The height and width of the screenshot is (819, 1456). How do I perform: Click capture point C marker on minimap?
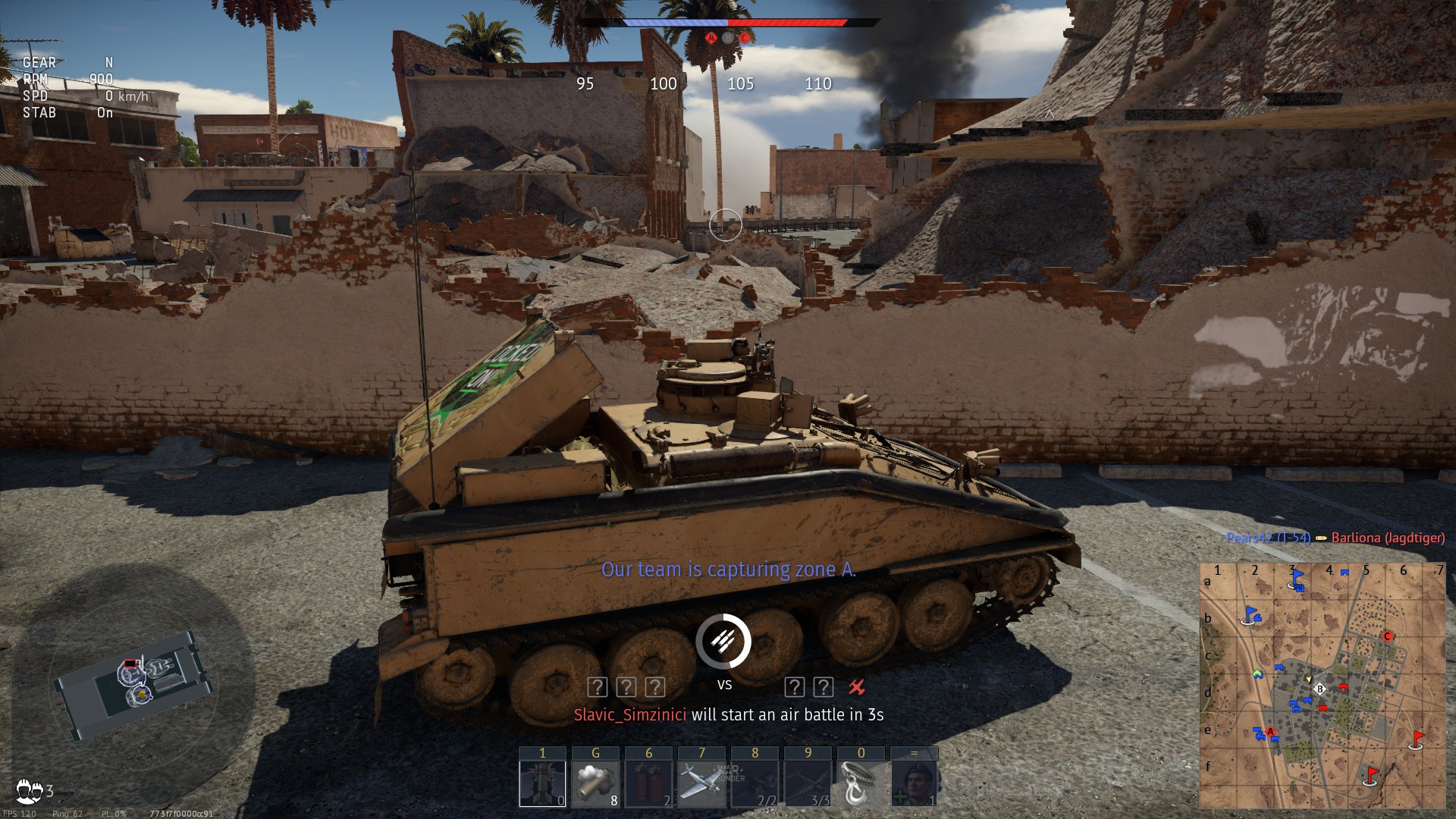point(1388,635)
